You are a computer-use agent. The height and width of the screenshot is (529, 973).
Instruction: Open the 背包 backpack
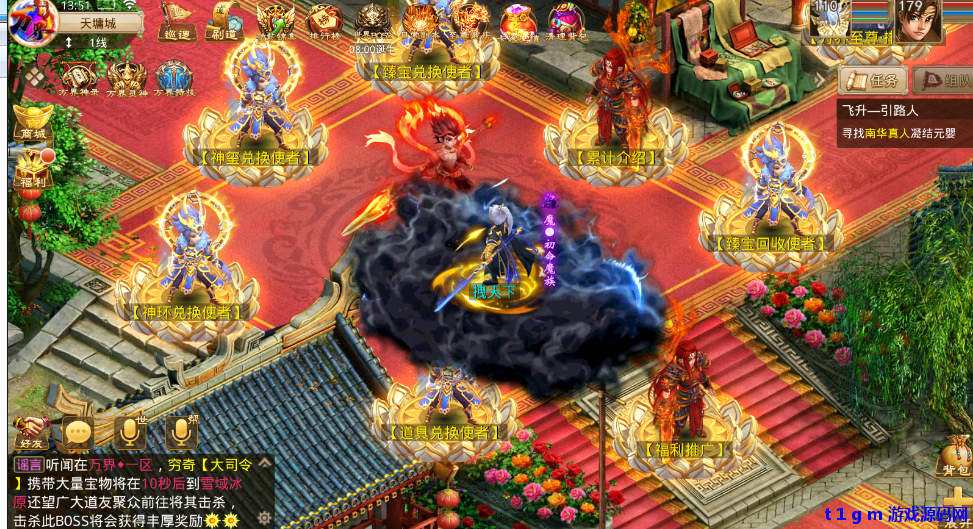pos(954,455)
